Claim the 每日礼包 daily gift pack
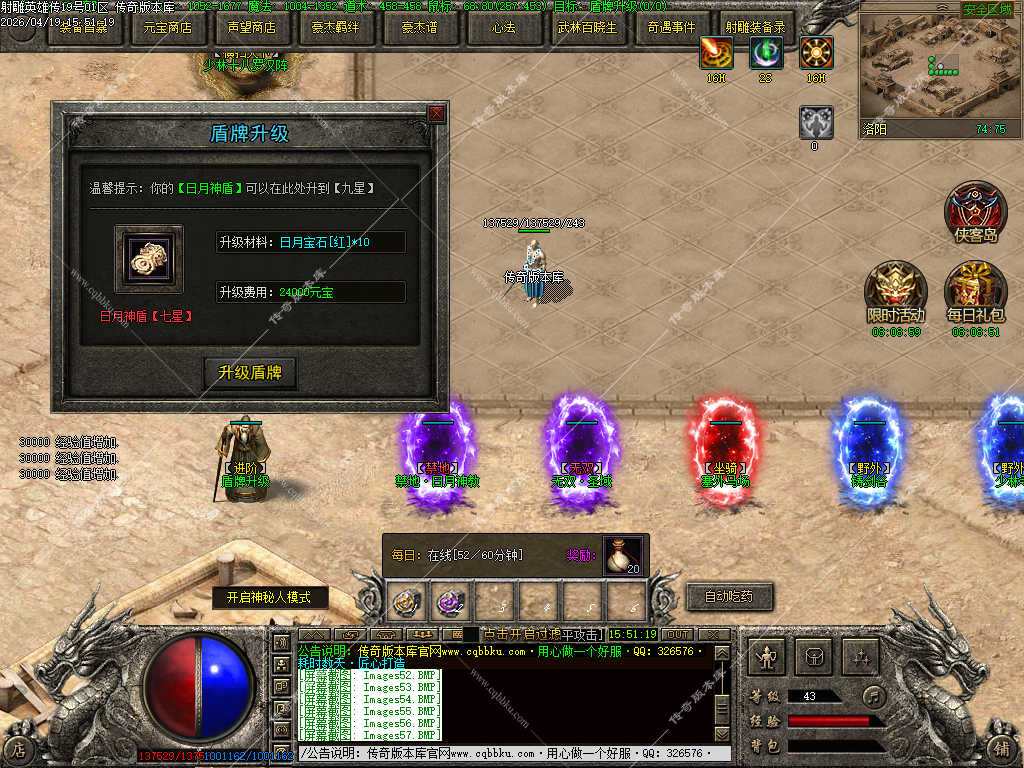The width and height of the screenshot is (1024, 768). coord(975,290)
